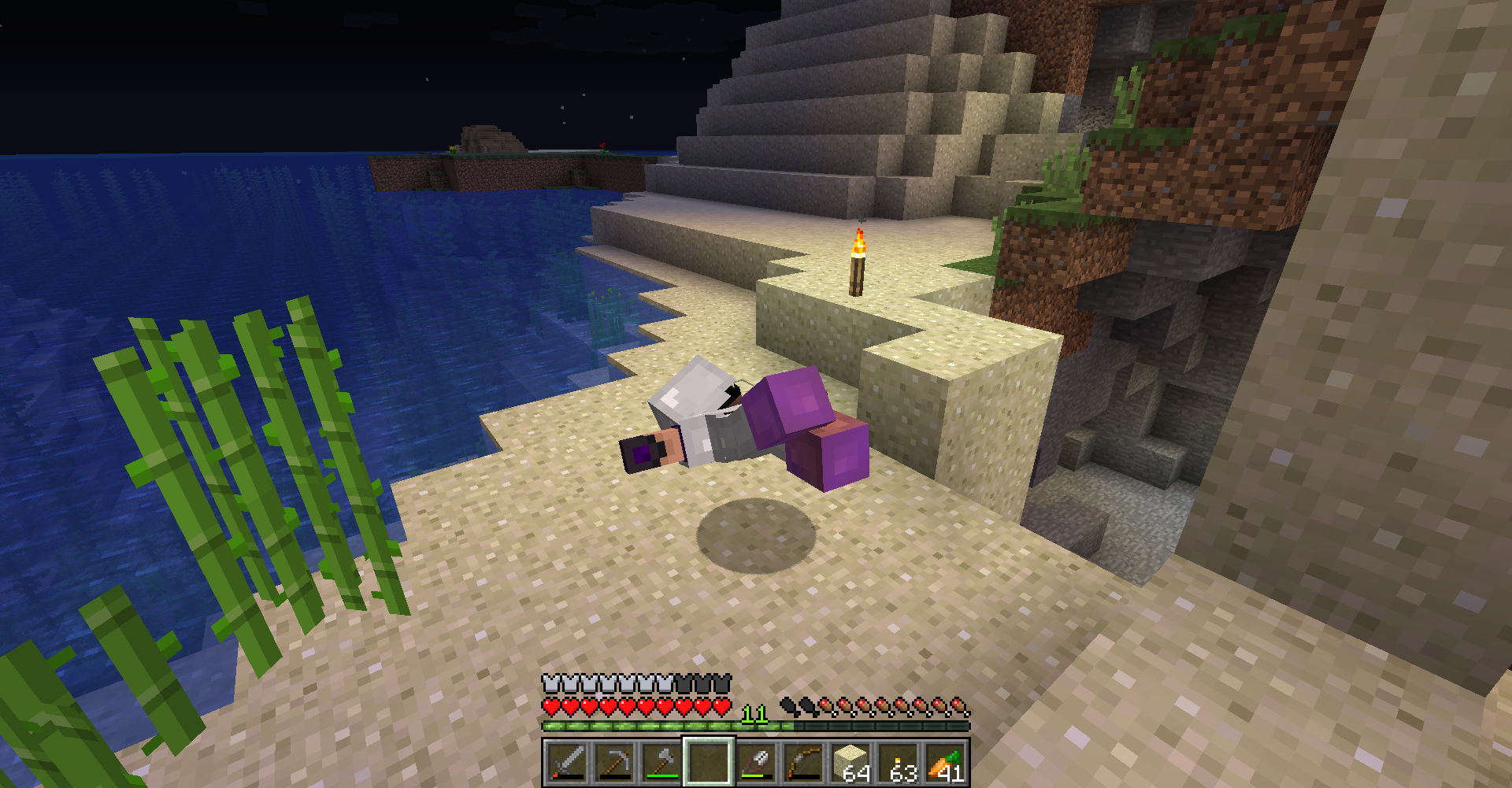
Task: Select the shears slot beside the bow
Action: tap(756, 762)
